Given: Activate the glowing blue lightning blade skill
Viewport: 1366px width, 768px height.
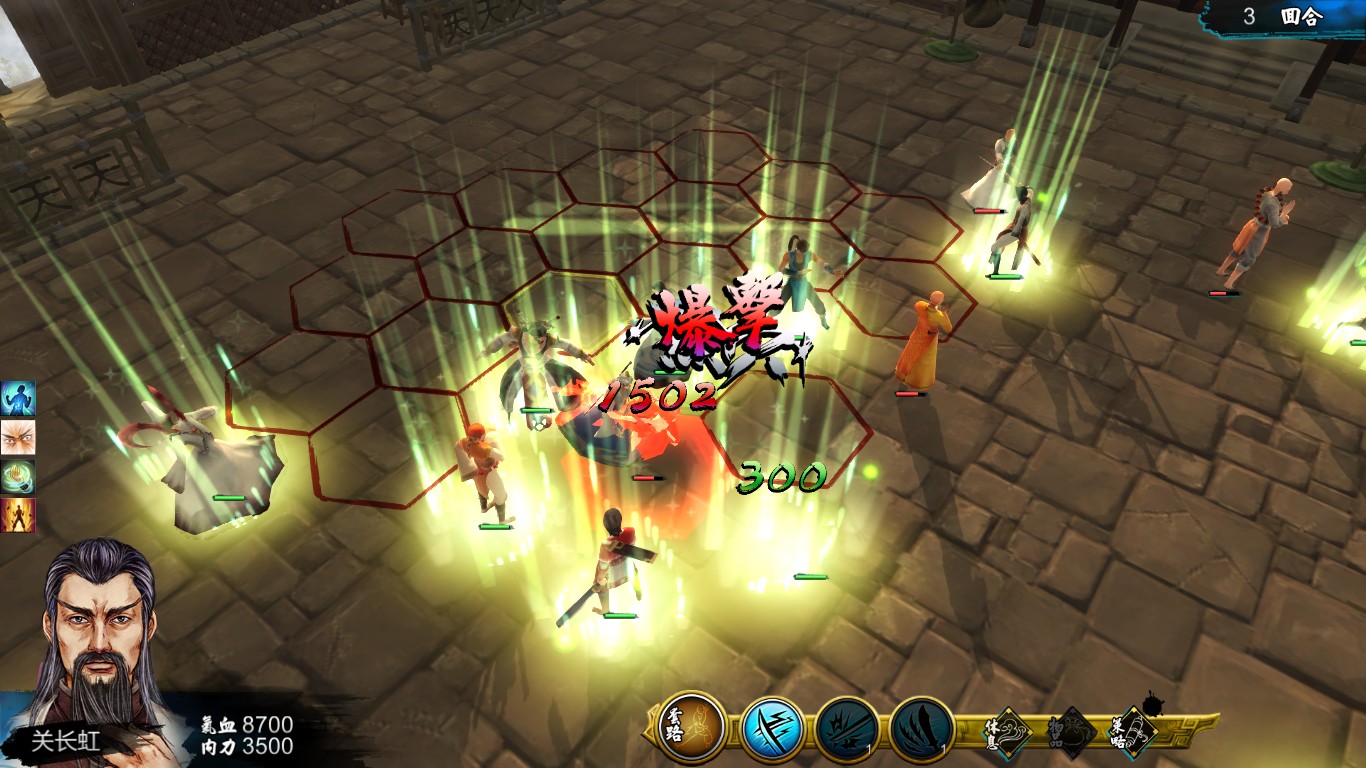Looking at the screenshot, I should (x=773, y=729).
